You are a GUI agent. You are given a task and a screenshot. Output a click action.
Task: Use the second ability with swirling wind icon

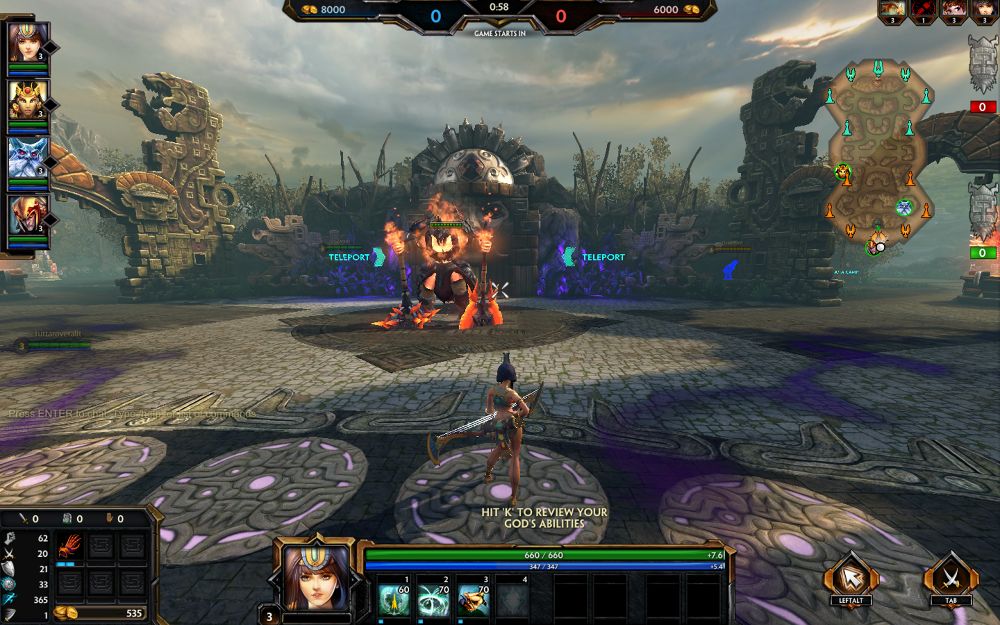tap(433, 599)
